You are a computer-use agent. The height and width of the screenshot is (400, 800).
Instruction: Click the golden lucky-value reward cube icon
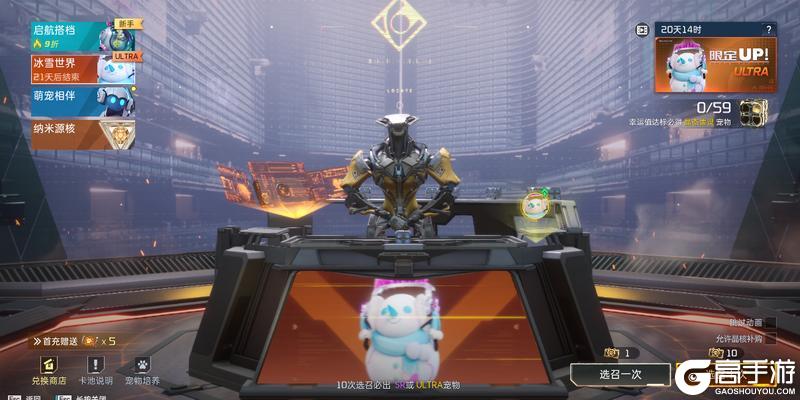(x=752, y=110)
